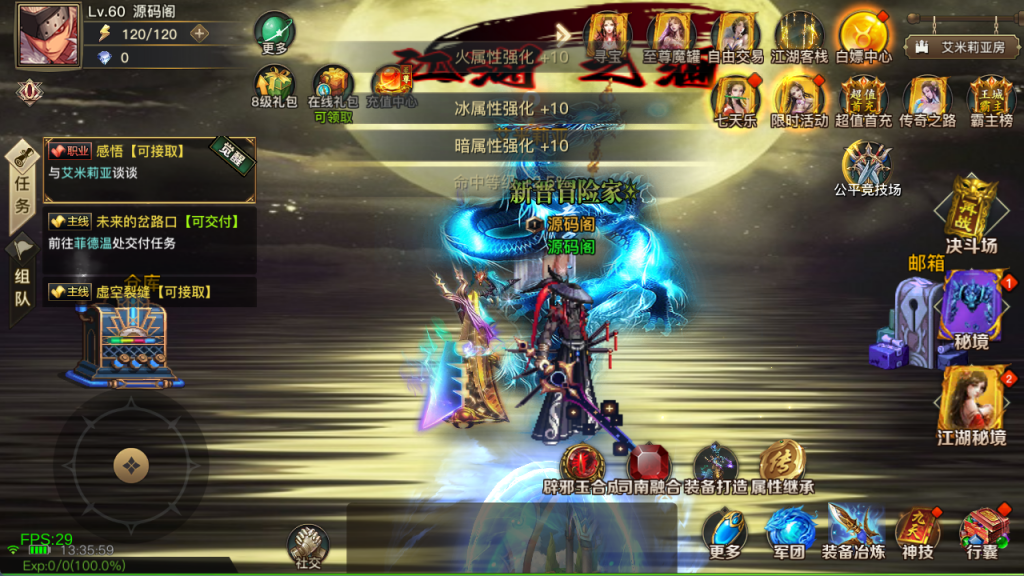Open the 自由交易 free trade menu
Image resolution: width=1024 pixels, height=576 pixels.
tap(736, 34)
